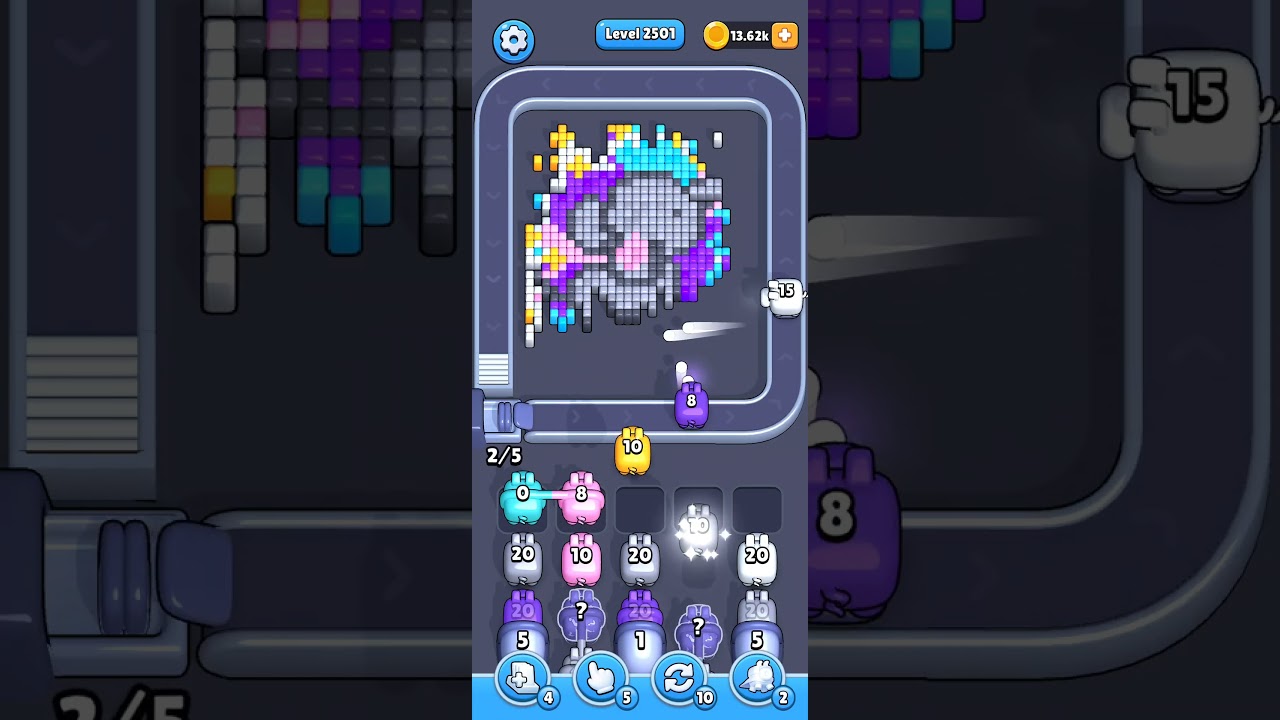Viewport: 1280px width, 720px height.
Task: Fire the rocket bomb booster with 2 charges
Action: coord(759,679)
